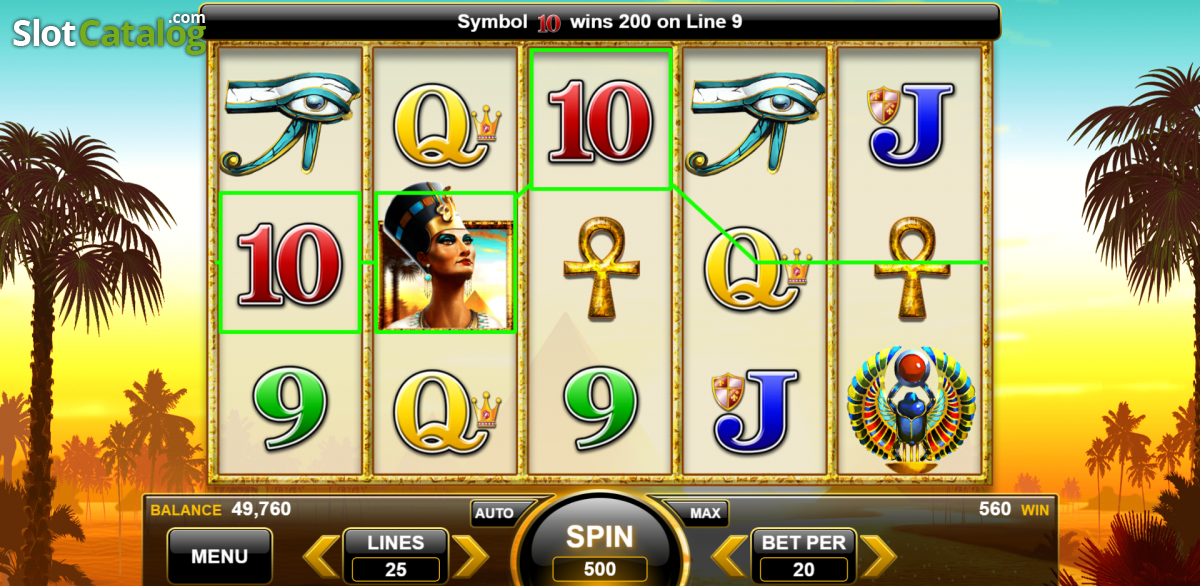Visit the SlotCatalog.com logo link
Image resolution: width=1200 pixels, height=586 pixels.
[x=105, y=32]
